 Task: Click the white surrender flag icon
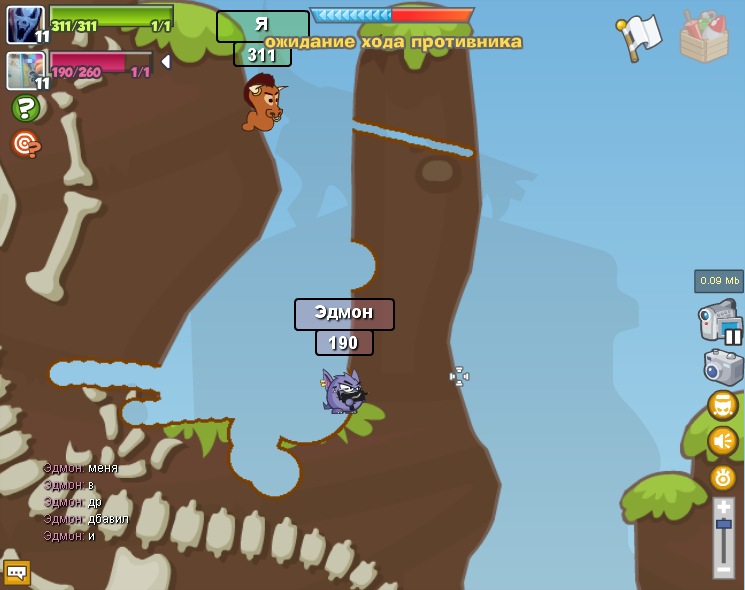pyautogui.click(x=640, y=36)
